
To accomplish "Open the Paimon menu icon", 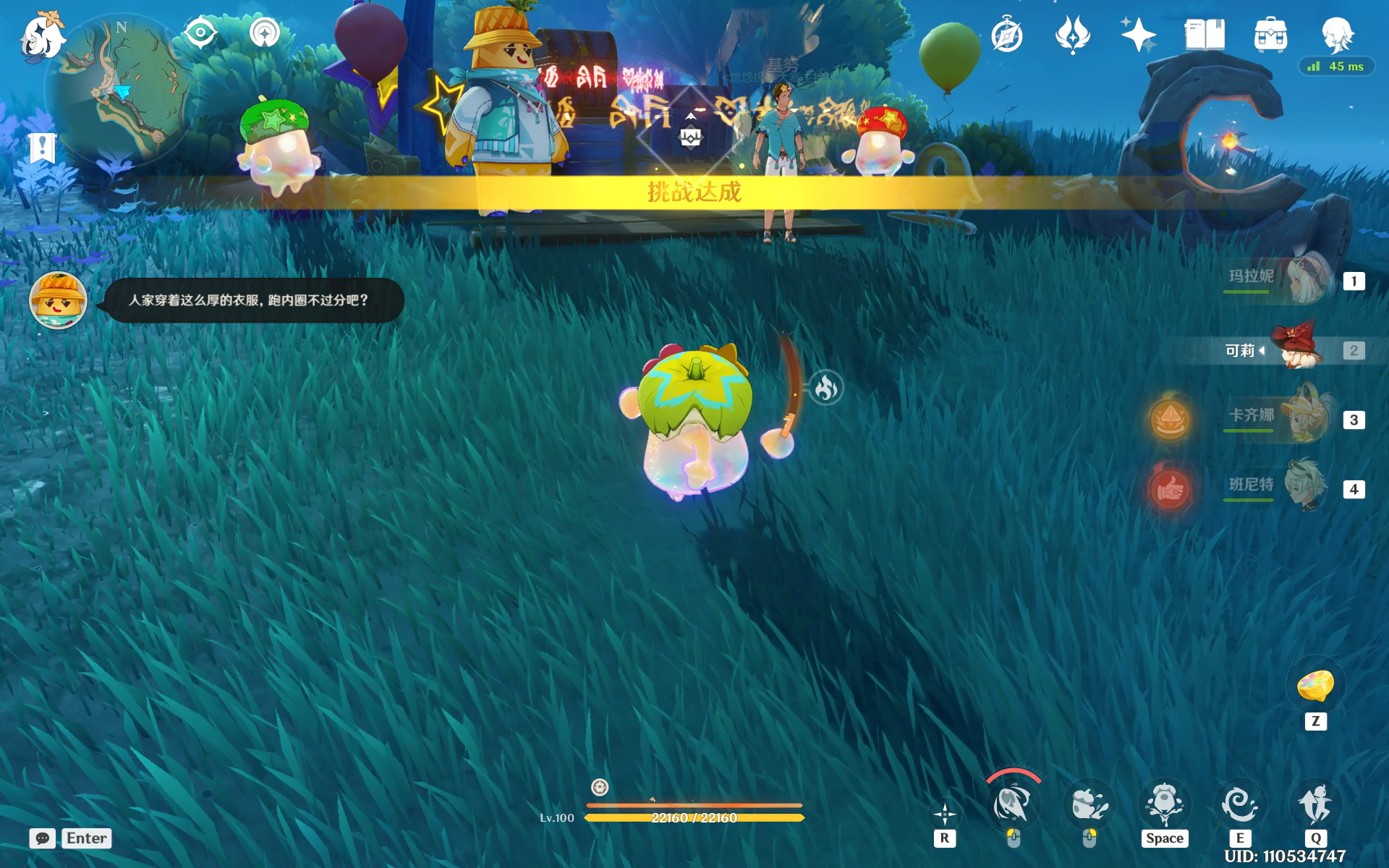I will (x=41, y=36).
